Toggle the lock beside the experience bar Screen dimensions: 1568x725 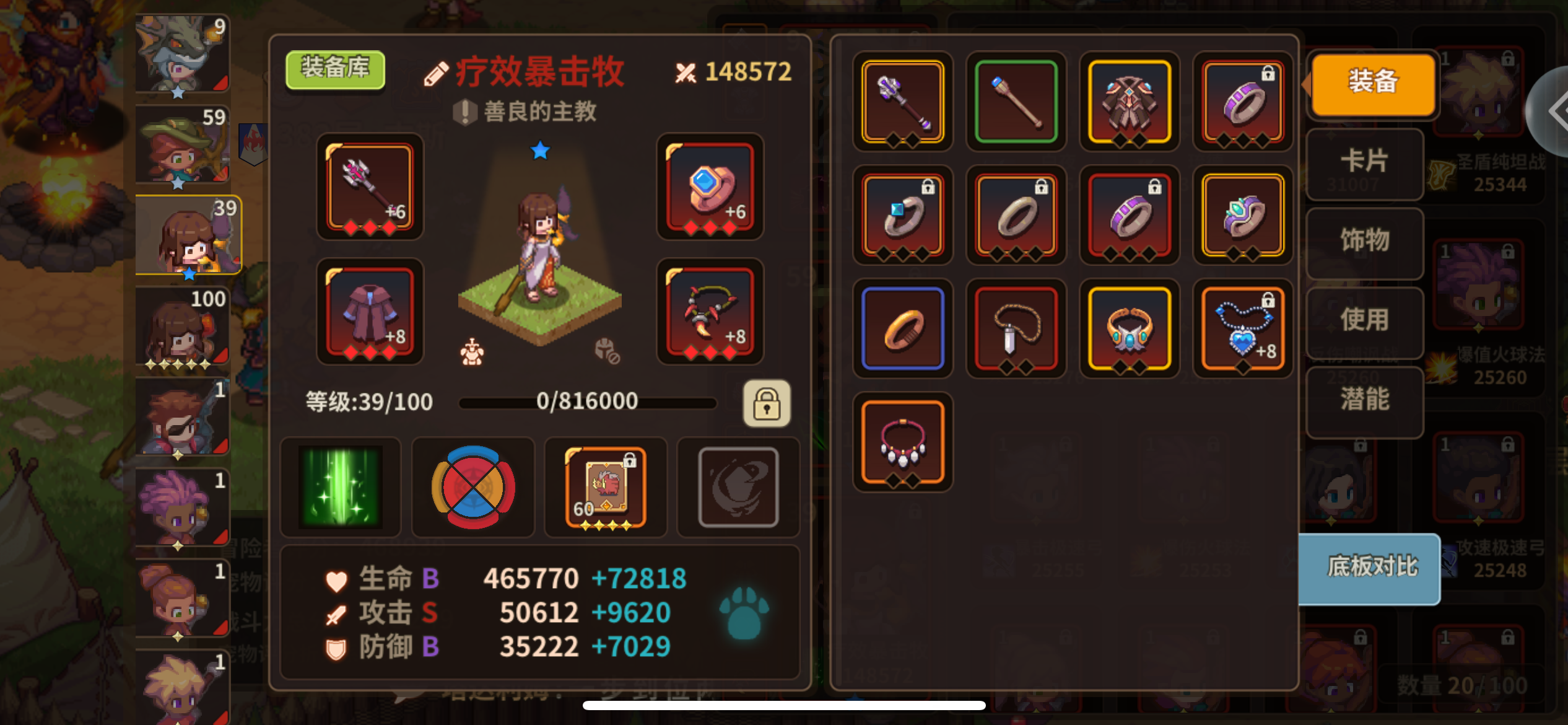[767, 403]
